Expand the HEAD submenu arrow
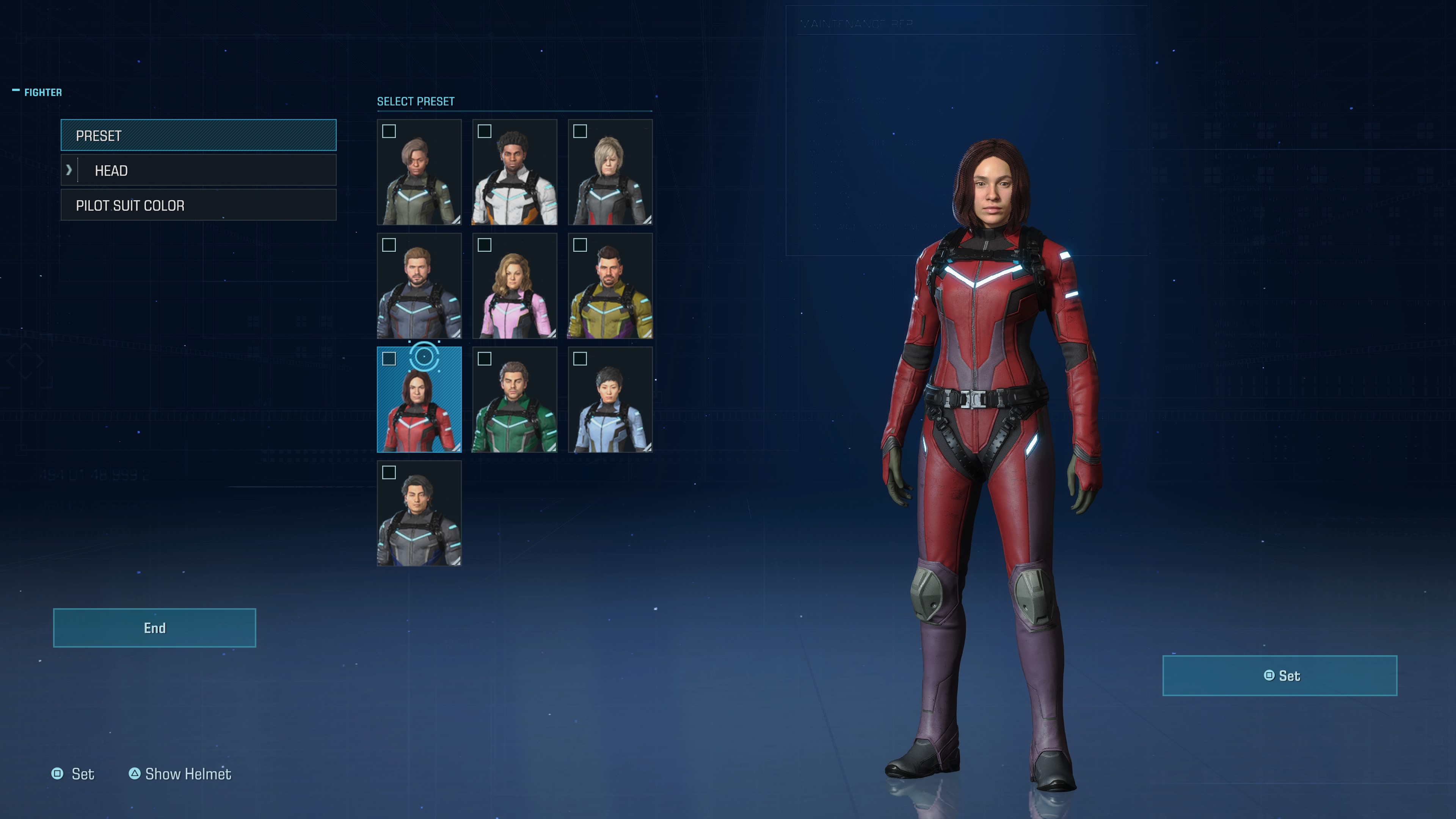Image resolution: width=1456 pixels, height=819 pixels. click(69, 170)
